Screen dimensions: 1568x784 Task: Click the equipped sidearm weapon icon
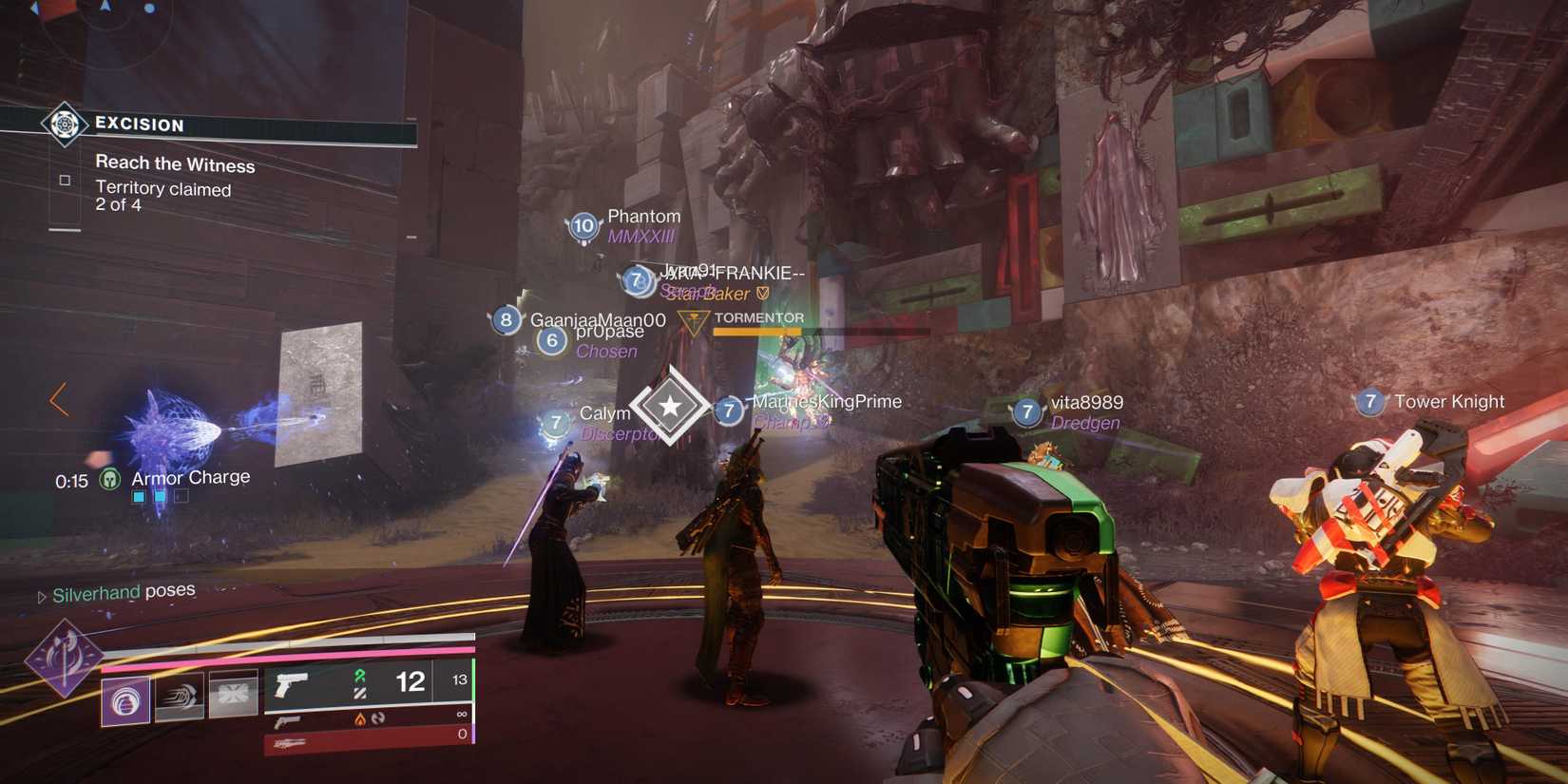[x=292, y=686]
